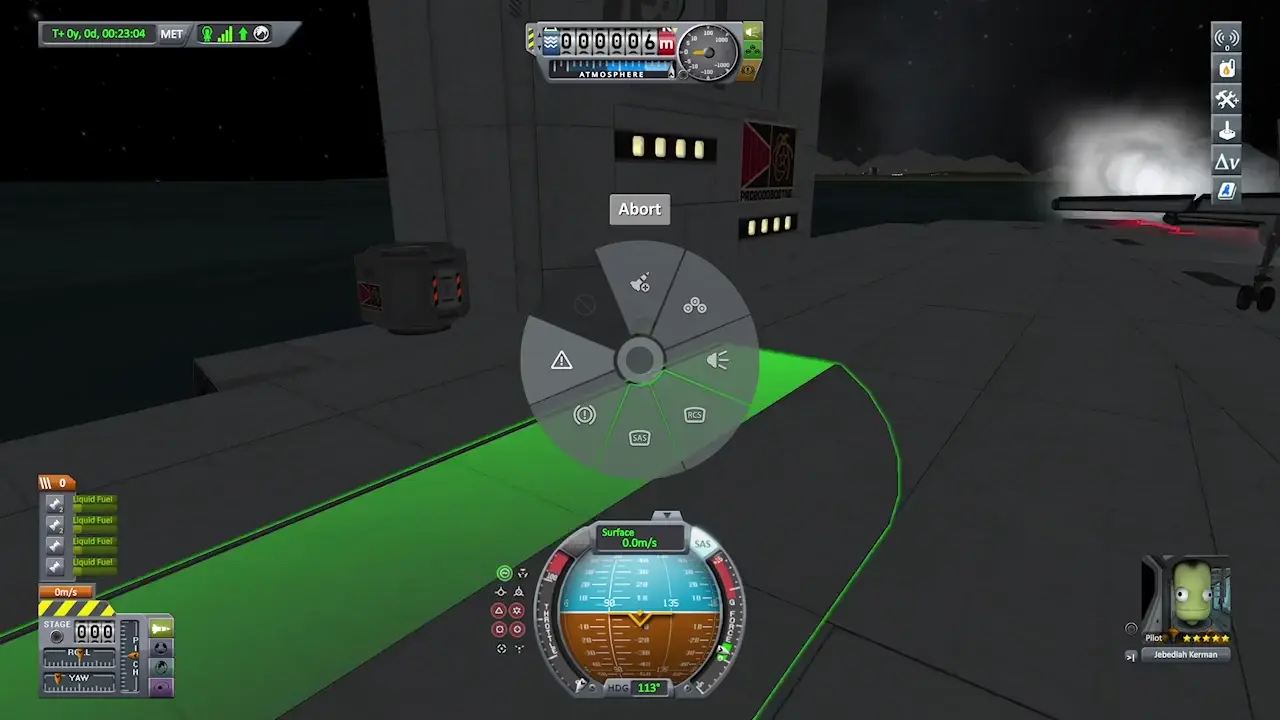Open the CommNet signal panel icon
1280x720 pixels.
pos(1226,39)
